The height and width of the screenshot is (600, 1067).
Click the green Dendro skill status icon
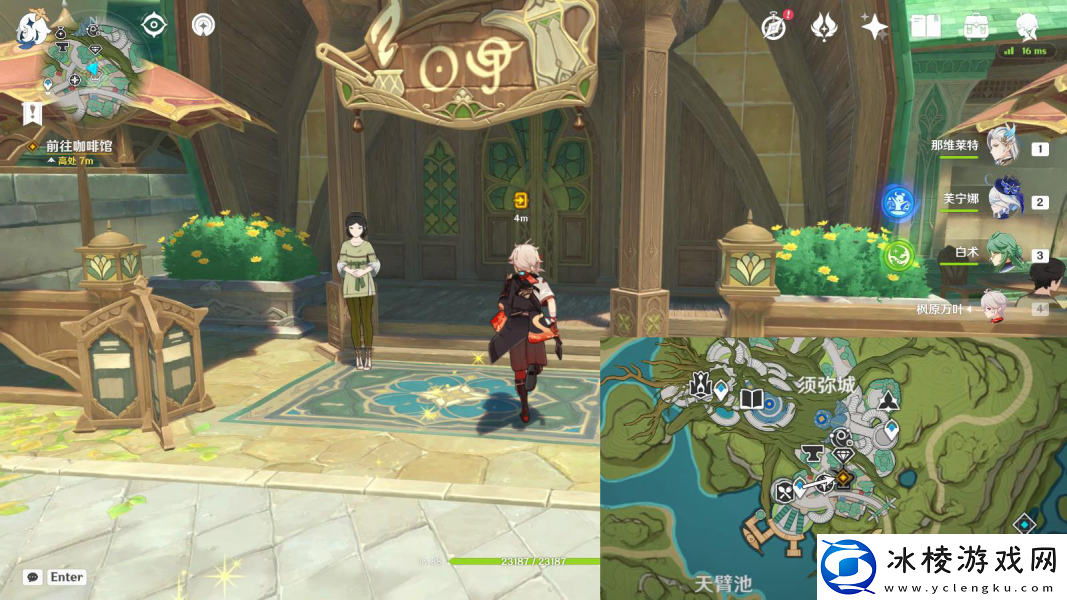pos(896,254)
